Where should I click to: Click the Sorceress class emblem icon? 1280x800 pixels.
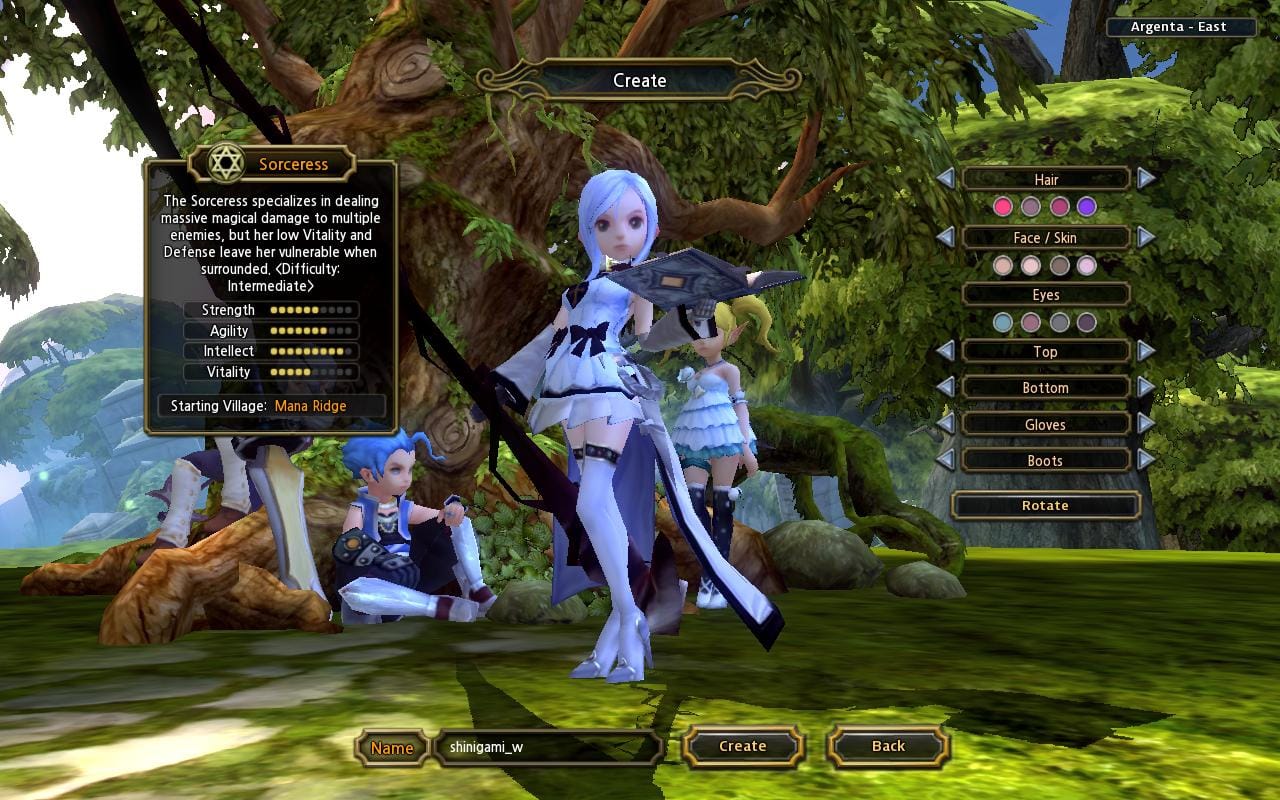[x=228, y=163]
